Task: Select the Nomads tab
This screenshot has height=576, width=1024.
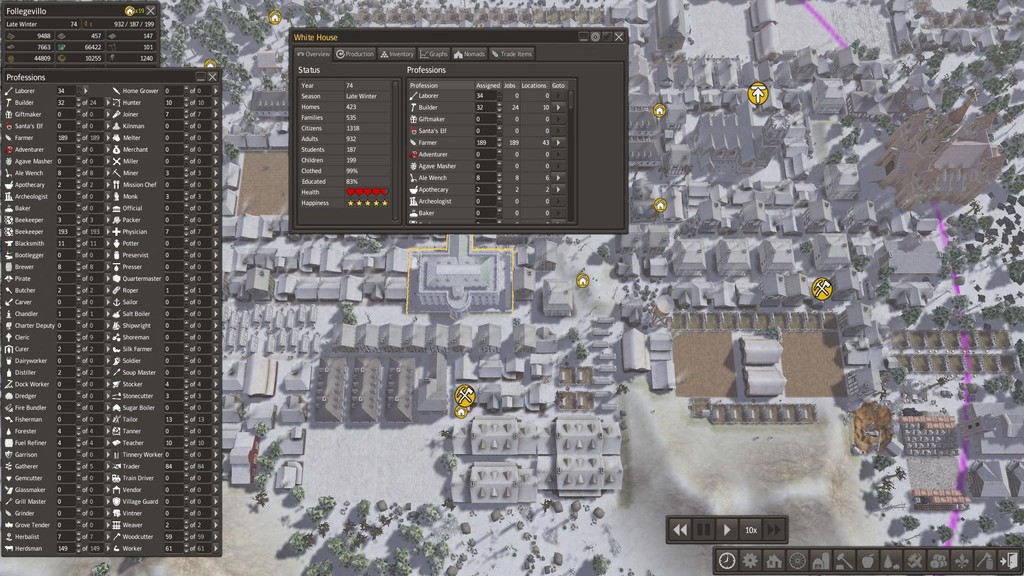Action: [469, 54]
